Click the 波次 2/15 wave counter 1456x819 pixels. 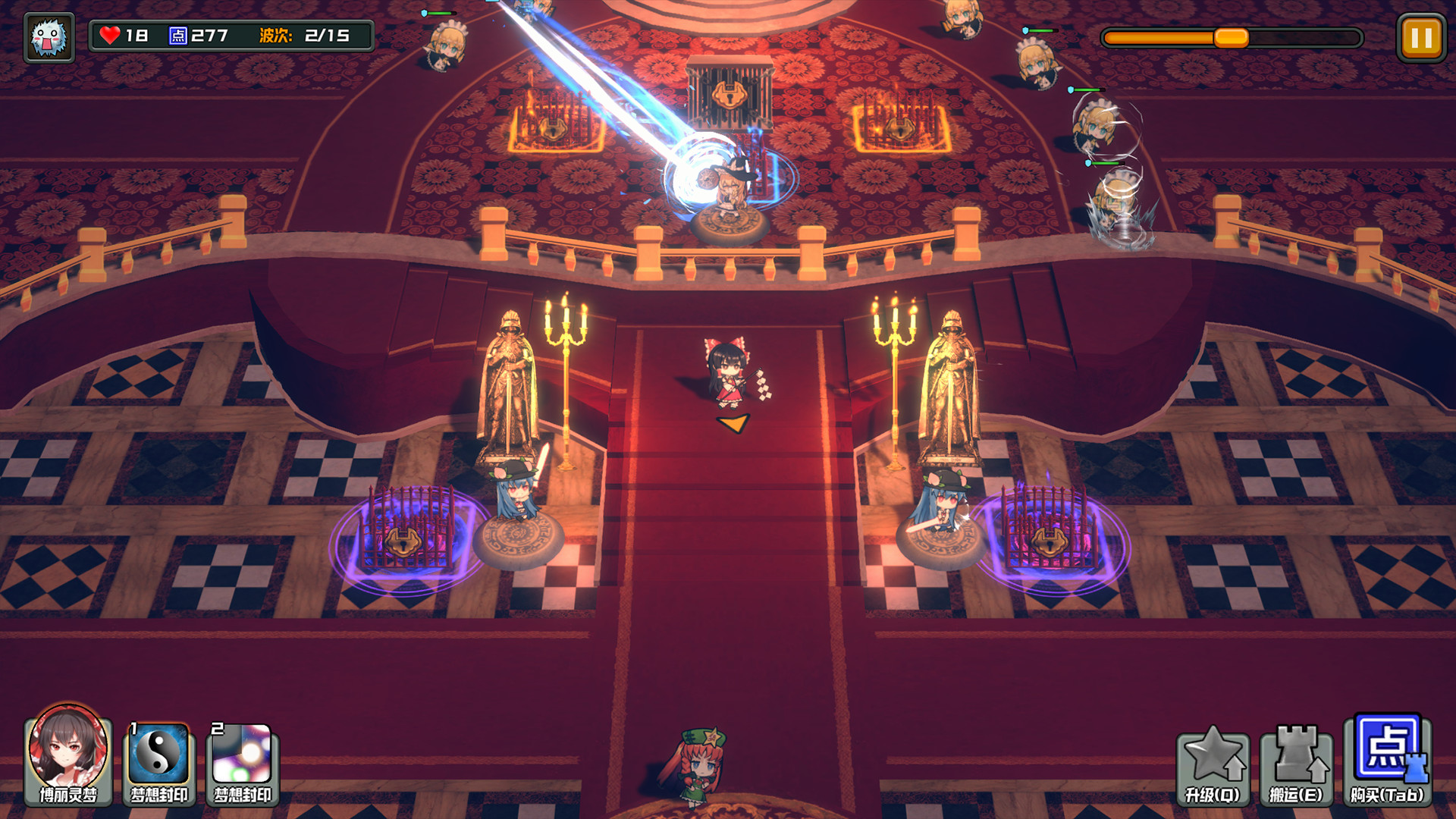tap(303, 33)
